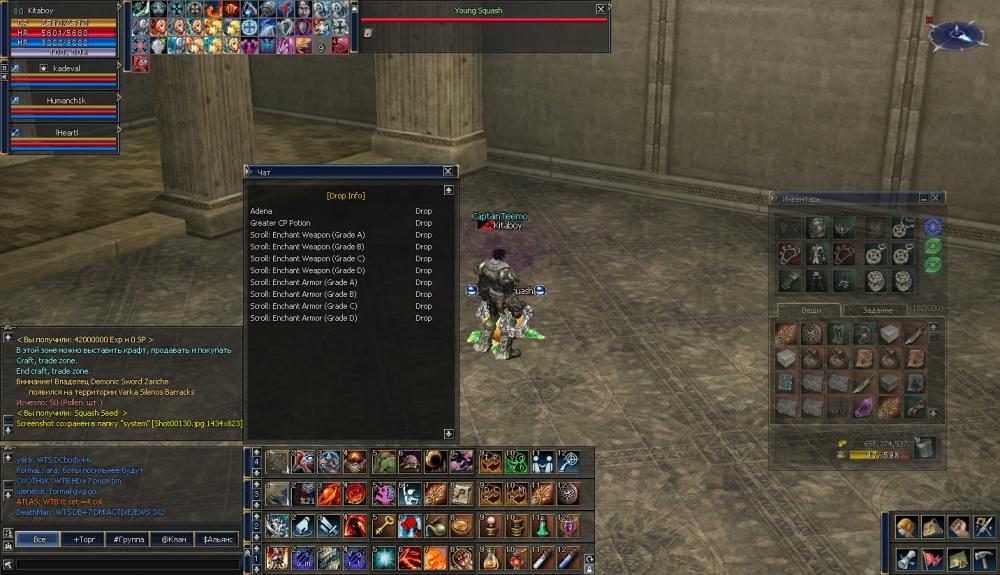Close the inventory window
1000x575 pixels.
click(x=936, y=199)
